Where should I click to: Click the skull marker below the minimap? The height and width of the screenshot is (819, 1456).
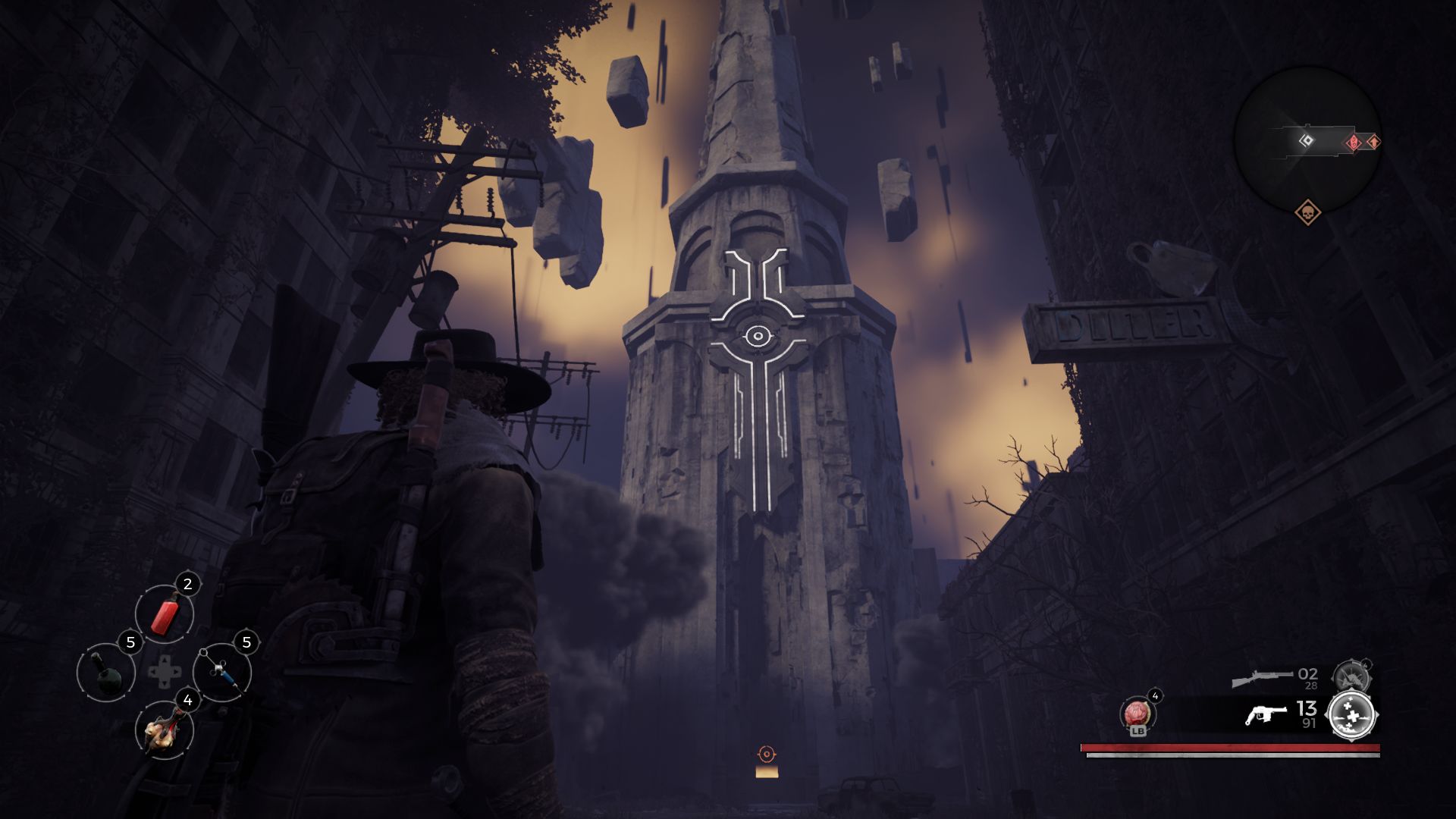(x=1307, y=213)
